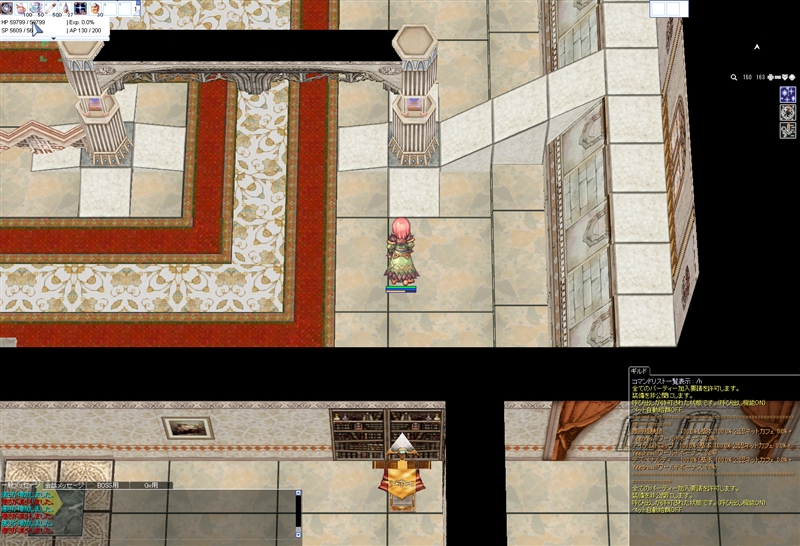Open the 会話メッセージ chat tab
The width and height of the screenshot is (800, 546).
coord(62,485)
